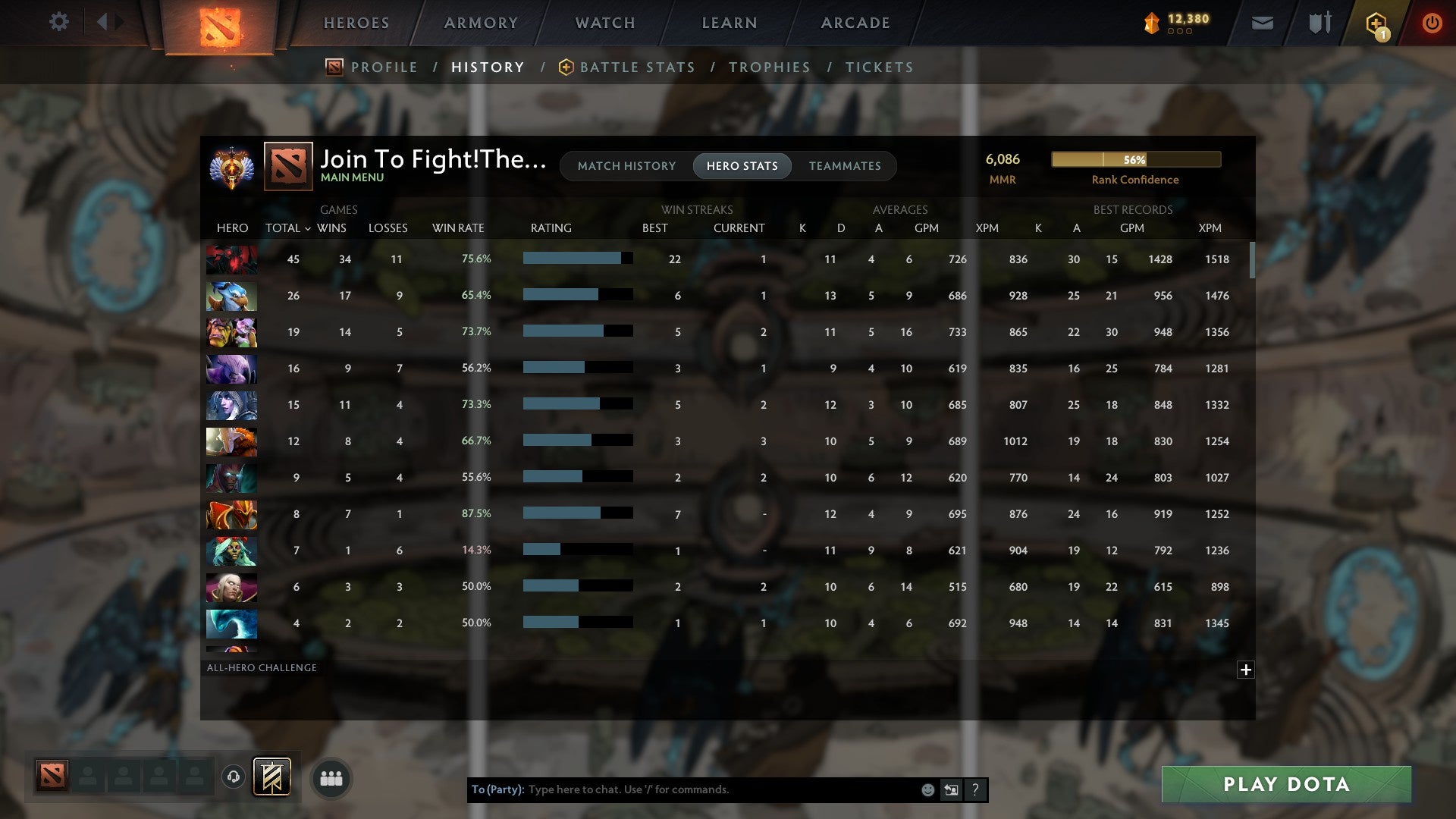Click the power/logout icon

tap(1432, 23)
